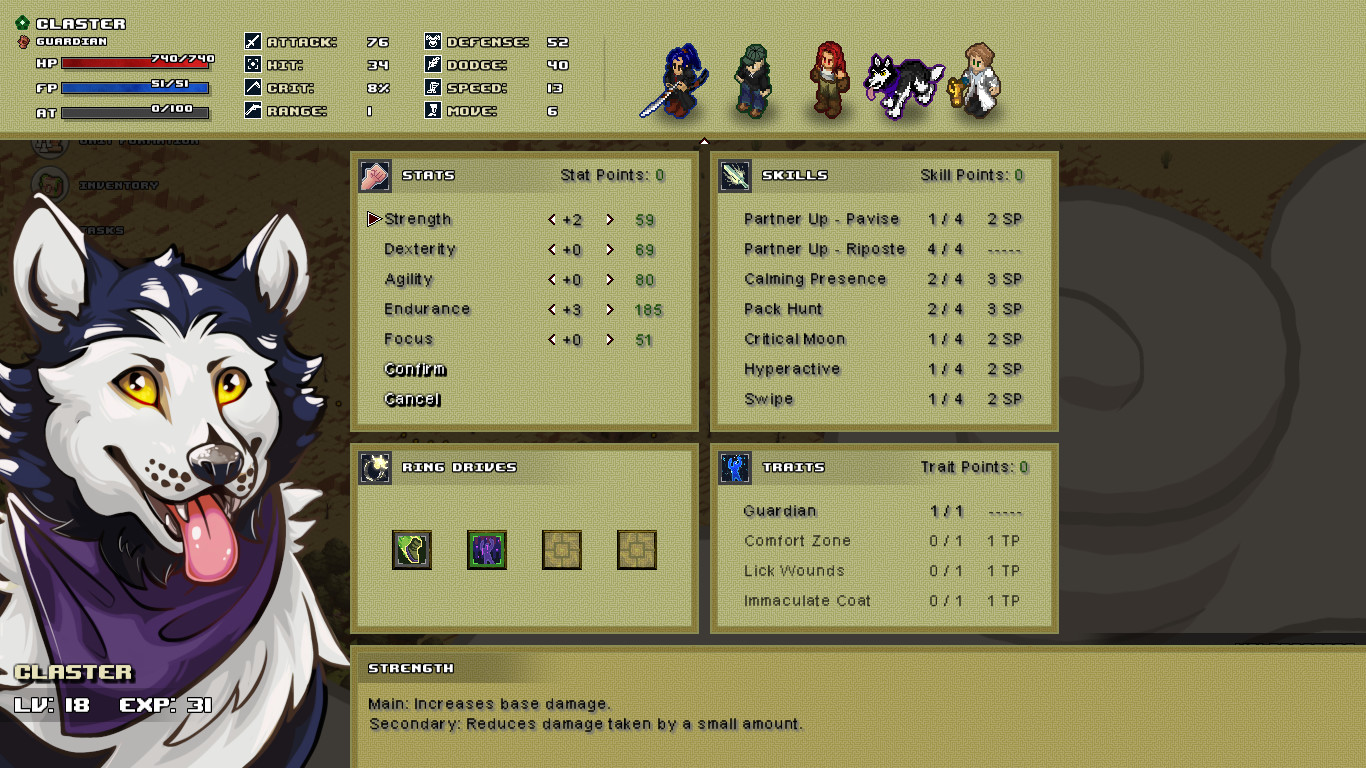Click the fist icon on the Stats panel

click(x=374, y=174)
